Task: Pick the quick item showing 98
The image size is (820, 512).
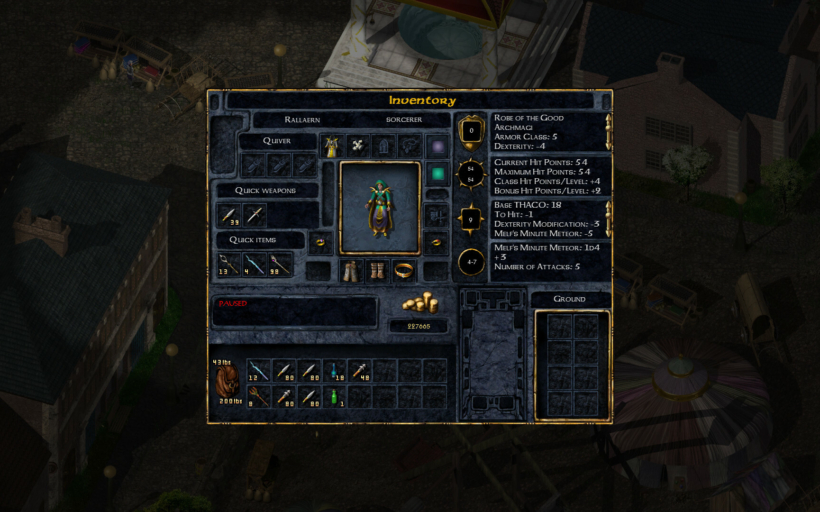Action: [x=281, y=264]
